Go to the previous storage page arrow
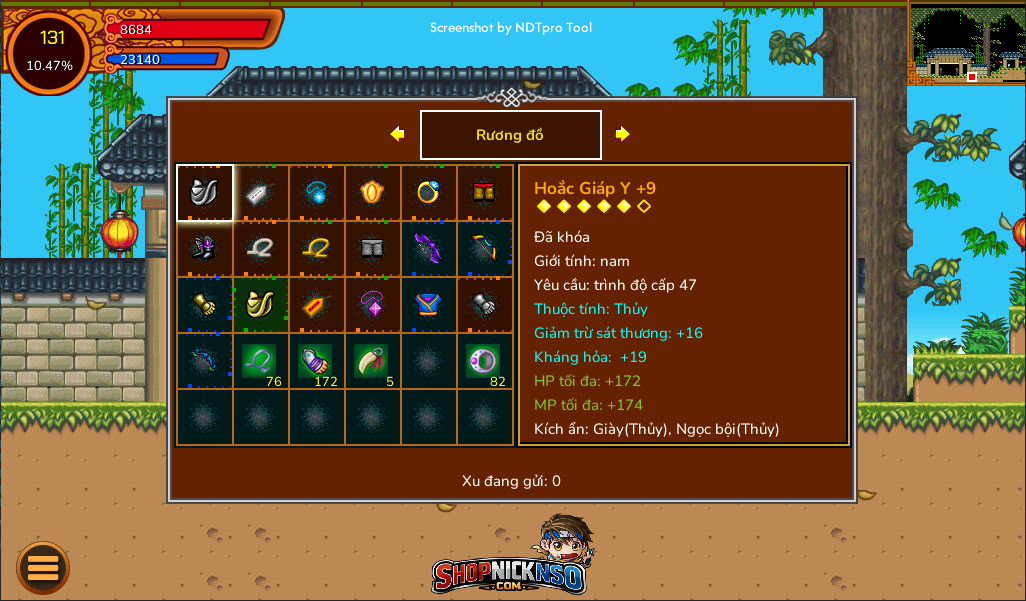This screenshot has height=601, width=1026. (x=398, y=134)
